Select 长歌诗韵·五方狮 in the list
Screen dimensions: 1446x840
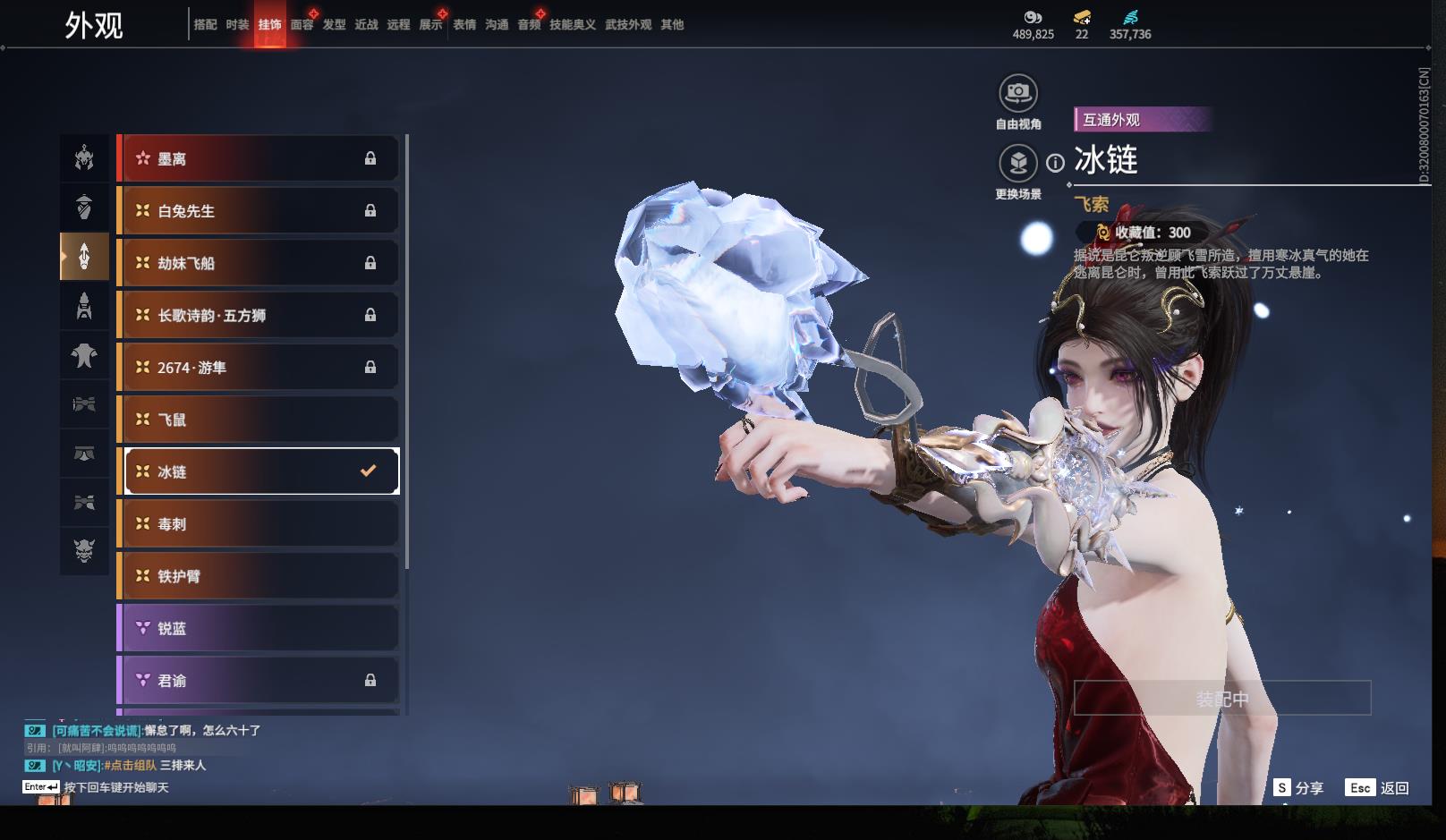tap(259, 315)
